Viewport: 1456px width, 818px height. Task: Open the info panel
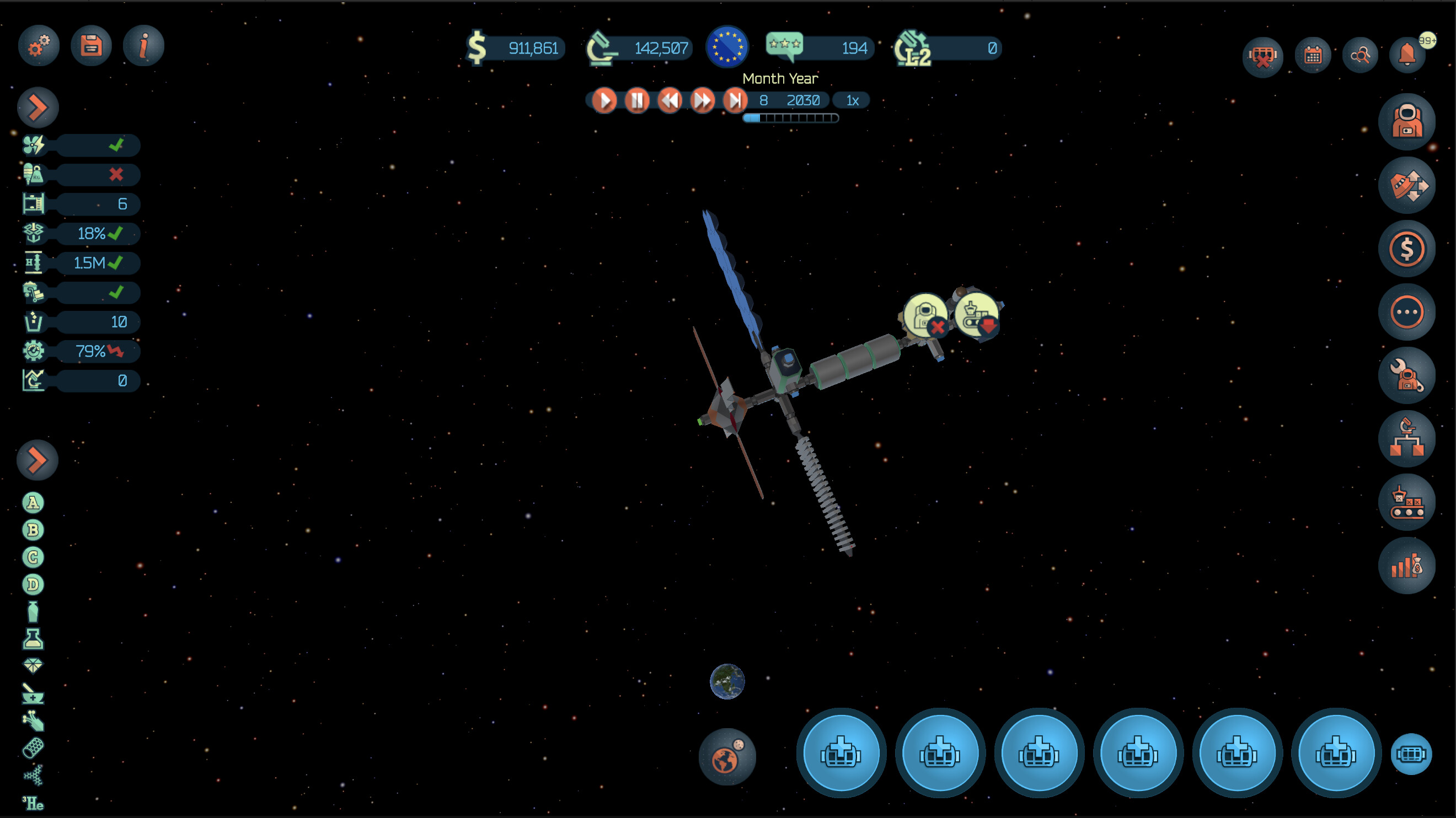(143, 46)
